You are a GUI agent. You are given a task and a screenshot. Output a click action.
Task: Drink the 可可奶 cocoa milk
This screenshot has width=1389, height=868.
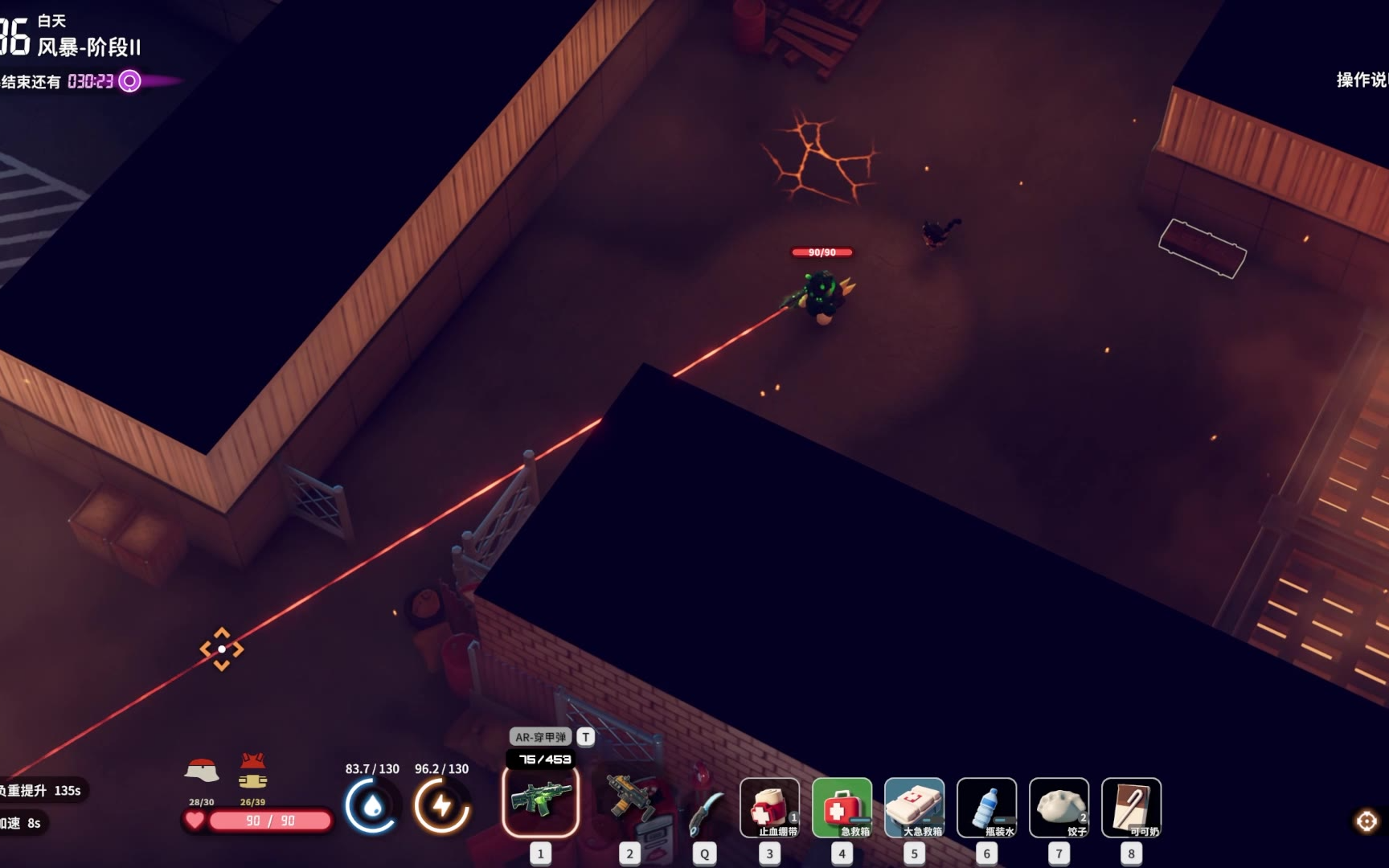[1131, 807]
